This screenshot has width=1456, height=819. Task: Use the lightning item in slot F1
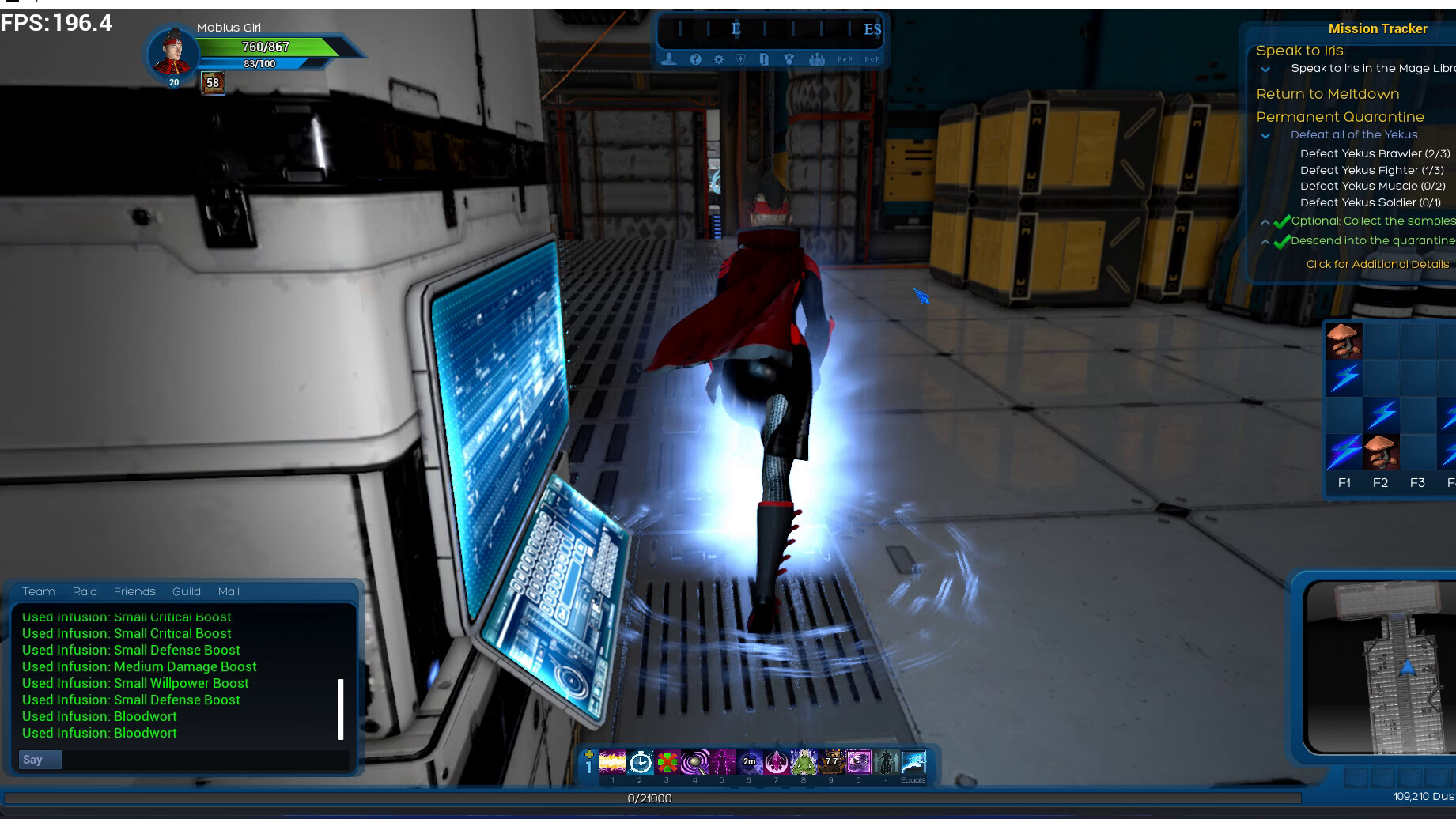pos(1343,451)
